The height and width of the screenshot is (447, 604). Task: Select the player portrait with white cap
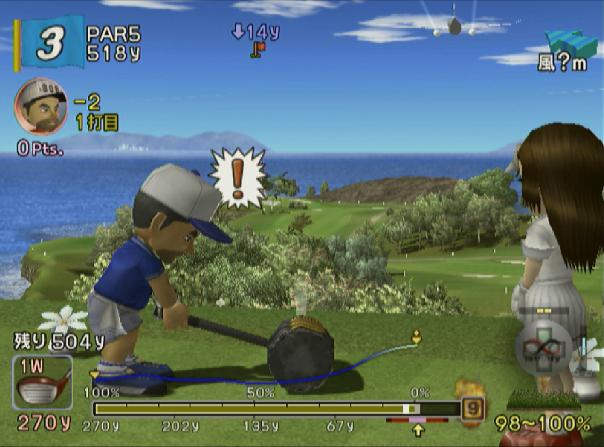41,106
